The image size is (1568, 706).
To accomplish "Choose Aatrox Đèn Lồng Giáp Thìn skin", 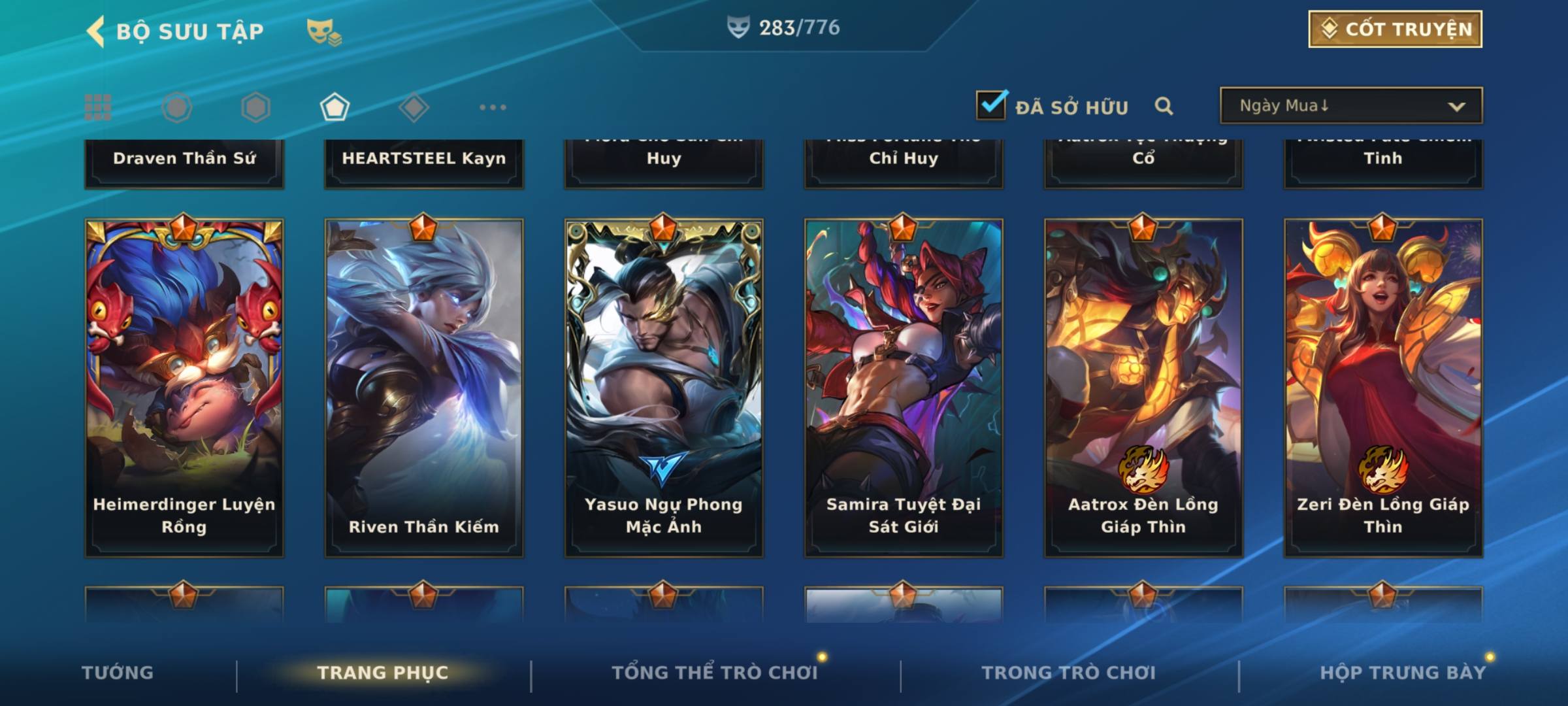I will [1143, 388].
